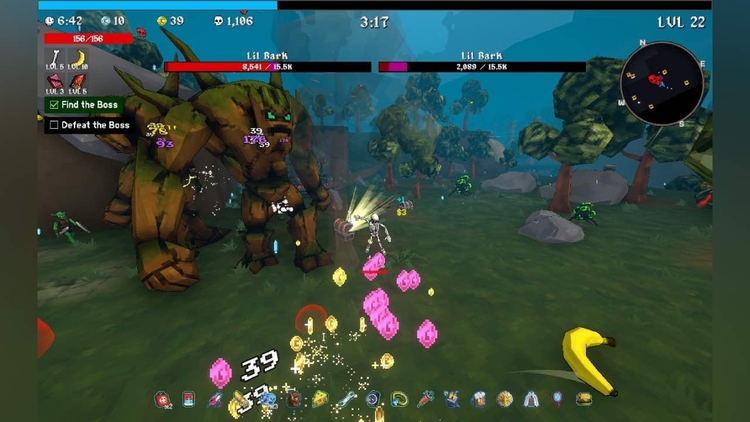Select the cheese wedge item icon
750x422 pixels.
coord(320,399)
